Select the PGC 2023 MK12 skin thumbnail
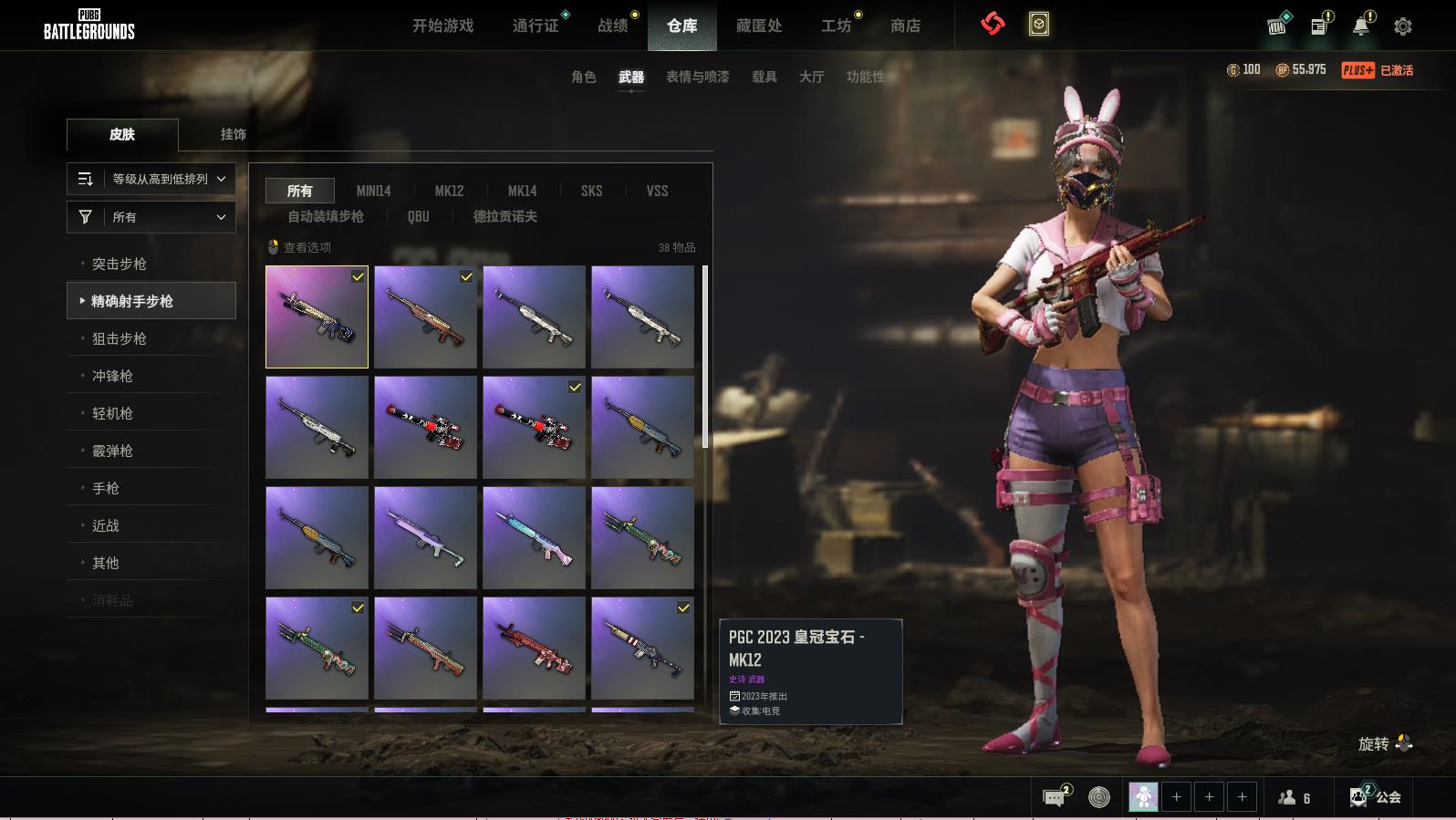The image size is (1456, 820). [x=317, y=317]
